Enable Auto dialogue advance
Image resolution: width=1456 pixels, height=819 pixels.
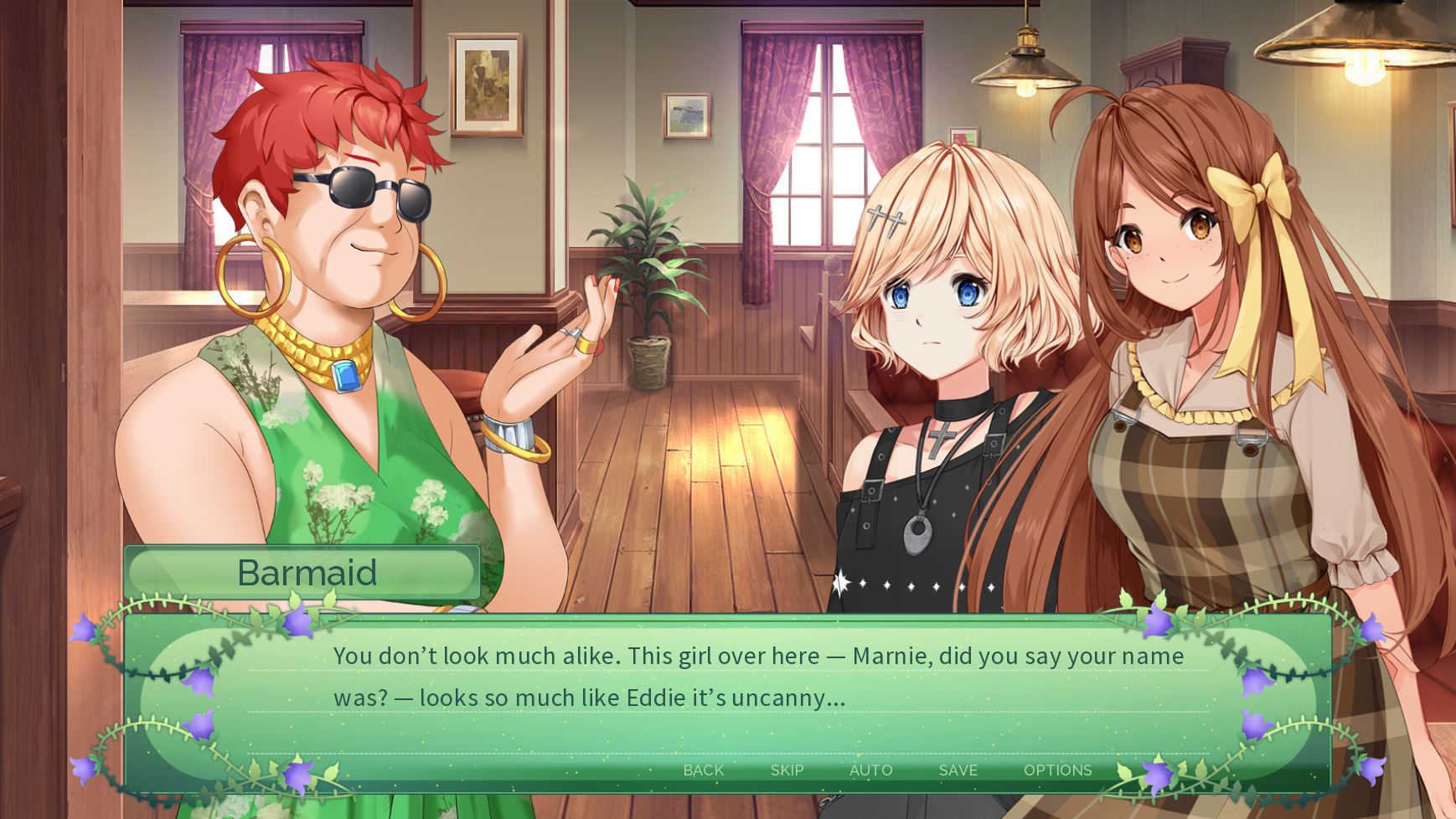(870, 770)
